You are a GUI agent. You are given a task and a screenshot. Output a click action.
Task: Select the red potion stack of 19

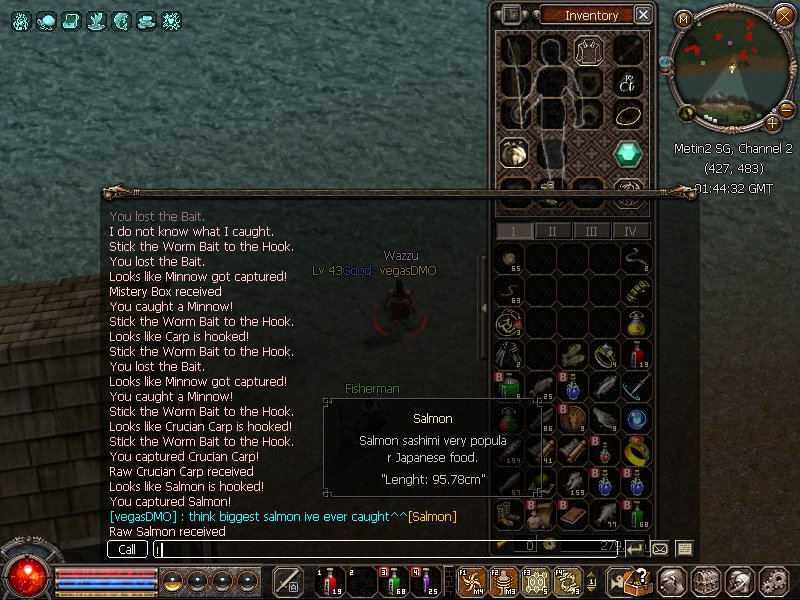click(x=636, y=355)
